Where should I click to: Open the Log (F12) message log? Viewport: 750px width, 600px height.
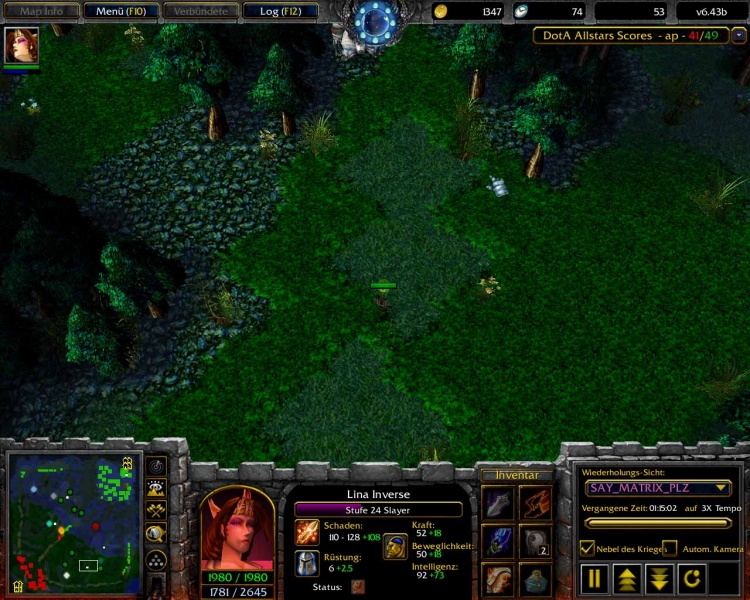pyautogui.click(x=281, y=11)
